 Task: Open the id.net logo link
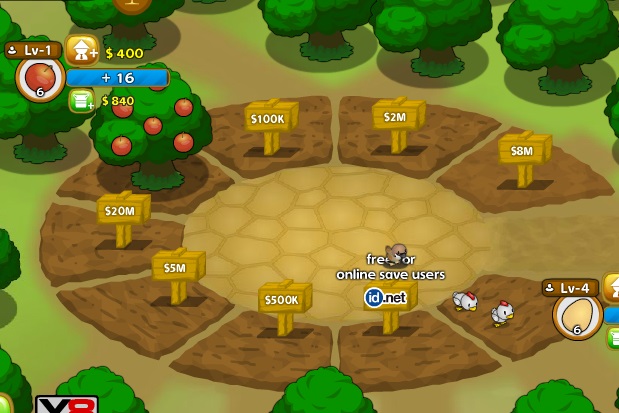386,297
